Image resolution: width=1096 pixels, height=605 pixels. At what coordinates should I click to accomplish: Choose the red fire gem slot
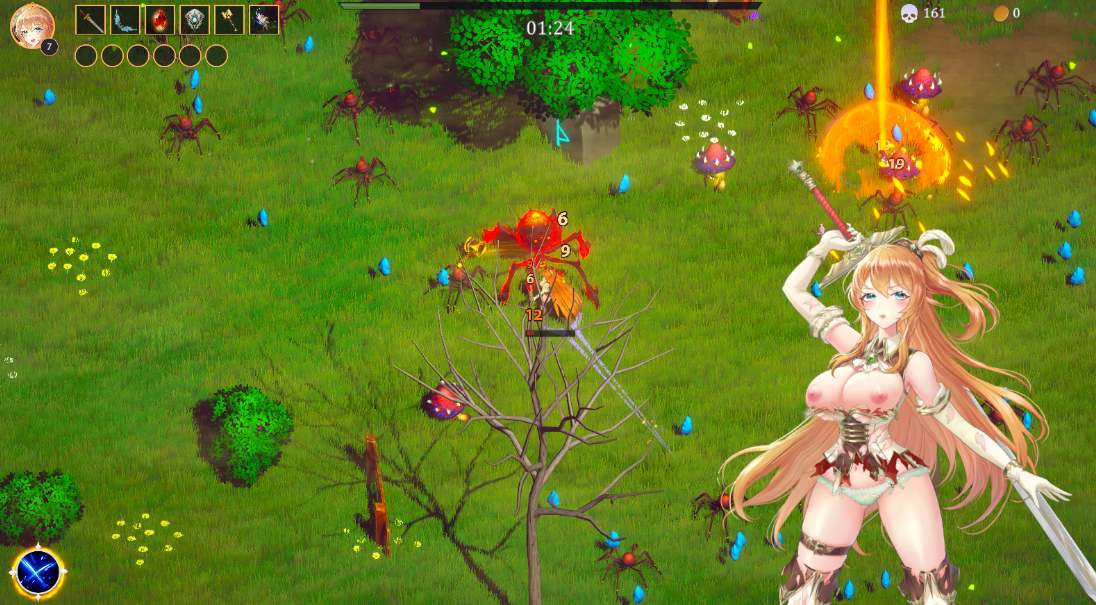(160, 20)
